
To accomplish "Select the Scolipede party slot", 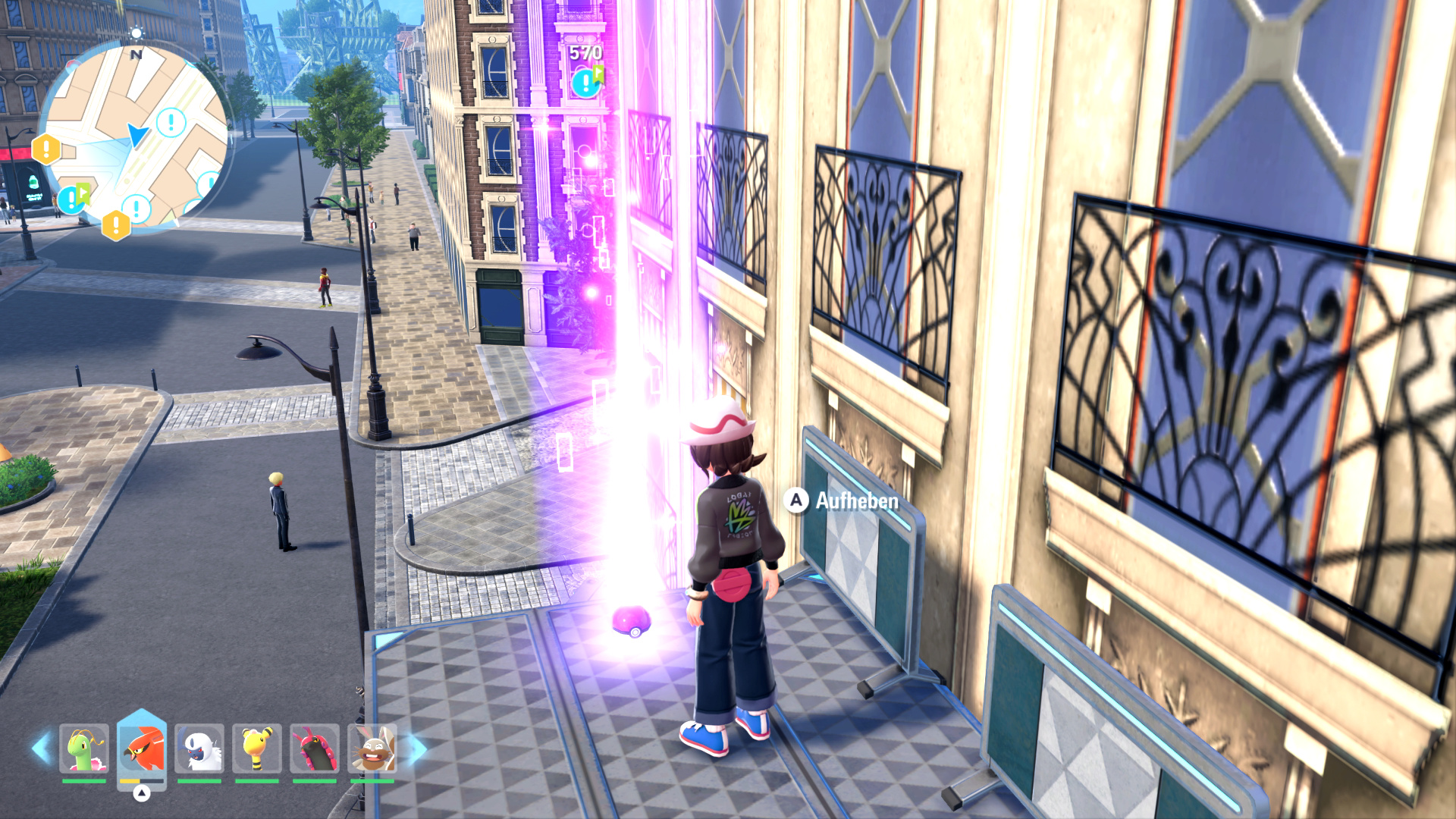I will (315, 748).
